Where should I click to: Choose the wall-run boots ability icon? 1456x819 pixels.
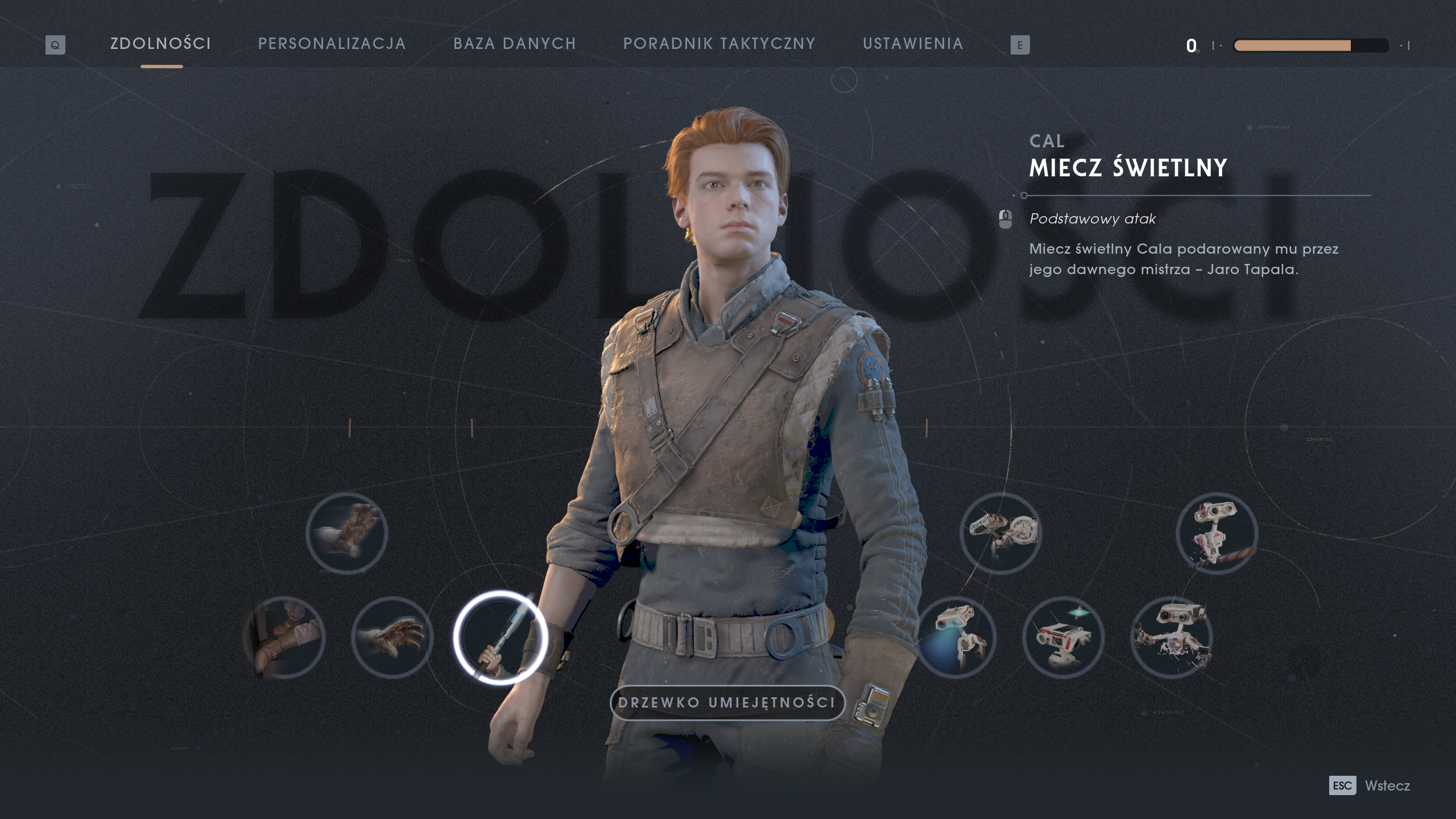[284, 638]
